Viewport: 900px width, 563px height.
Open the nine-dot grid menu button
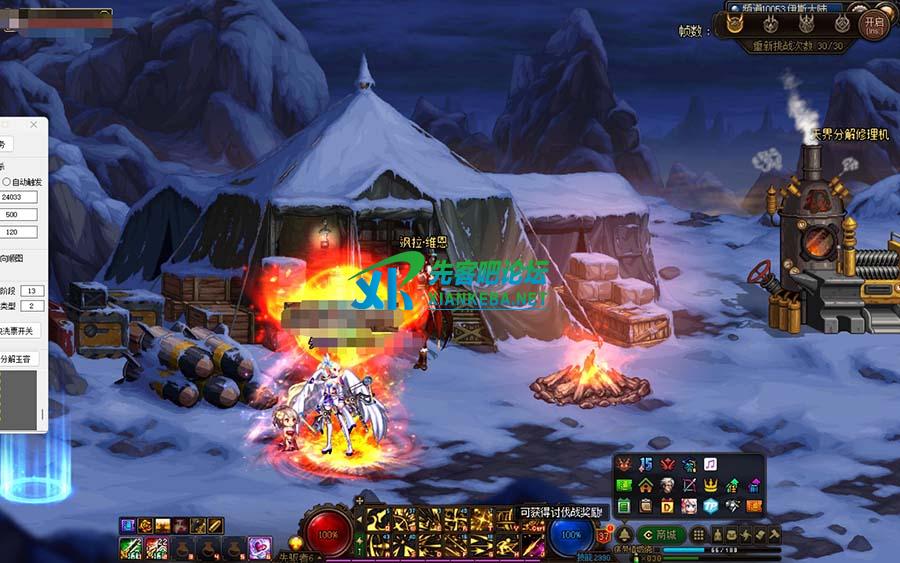(x=697, y=535)
